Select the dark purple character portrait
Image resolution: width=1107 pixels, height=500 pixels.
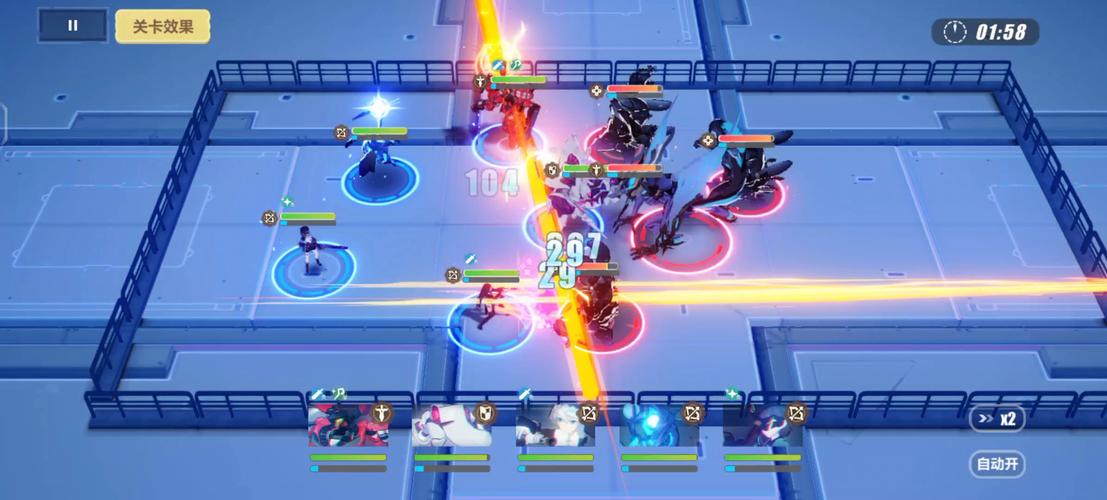coord(763,427)
